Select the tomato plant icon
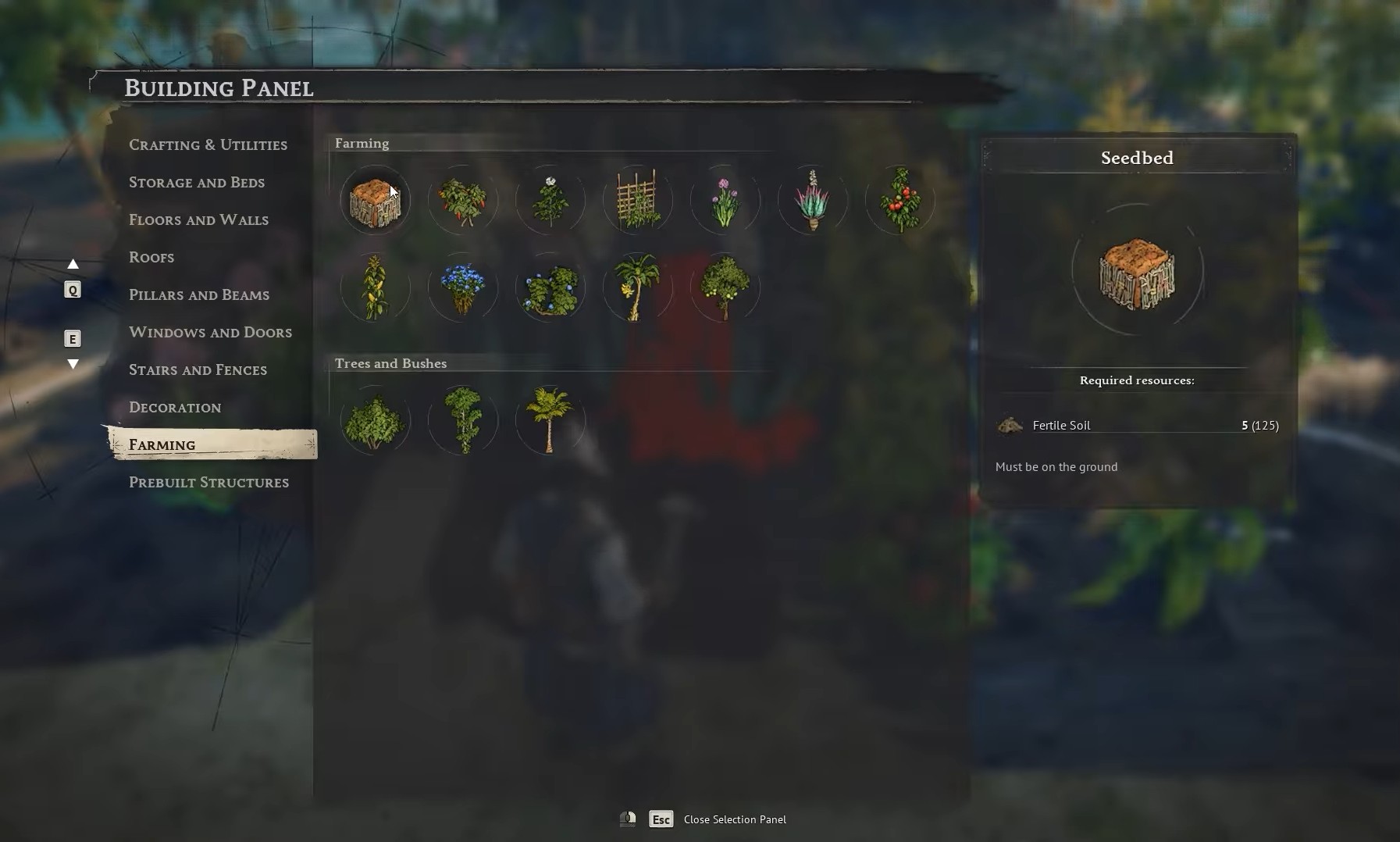The width and height of the screenshot is (1400, 842). [899, 201]
